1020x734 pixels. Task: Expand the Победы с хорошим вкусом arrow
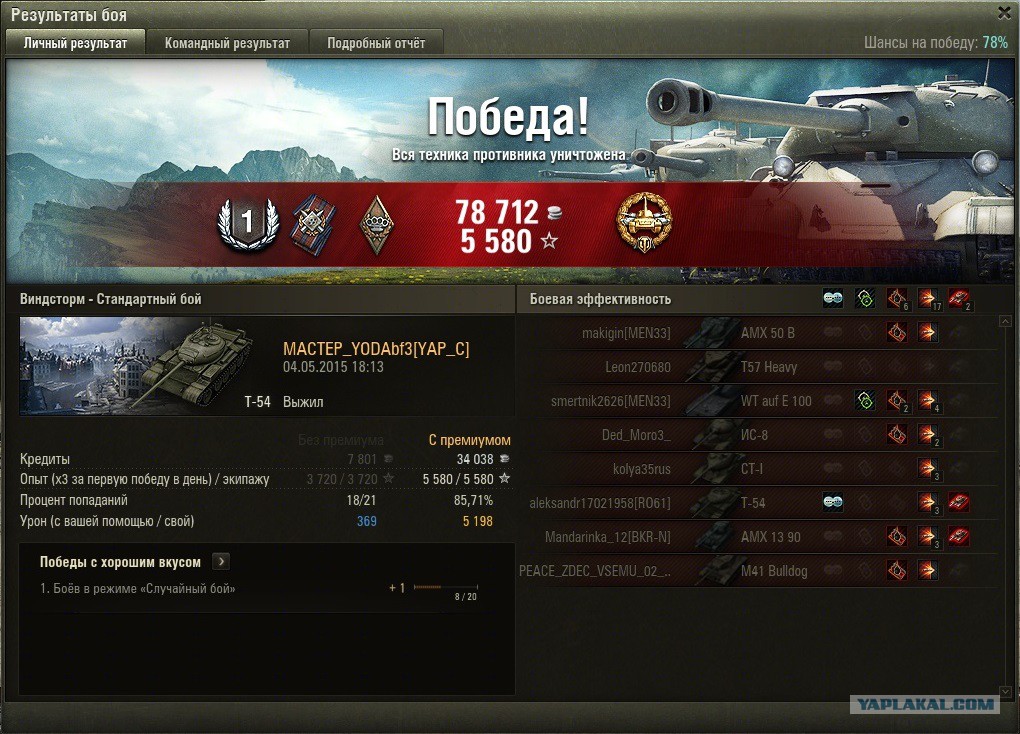221,562
